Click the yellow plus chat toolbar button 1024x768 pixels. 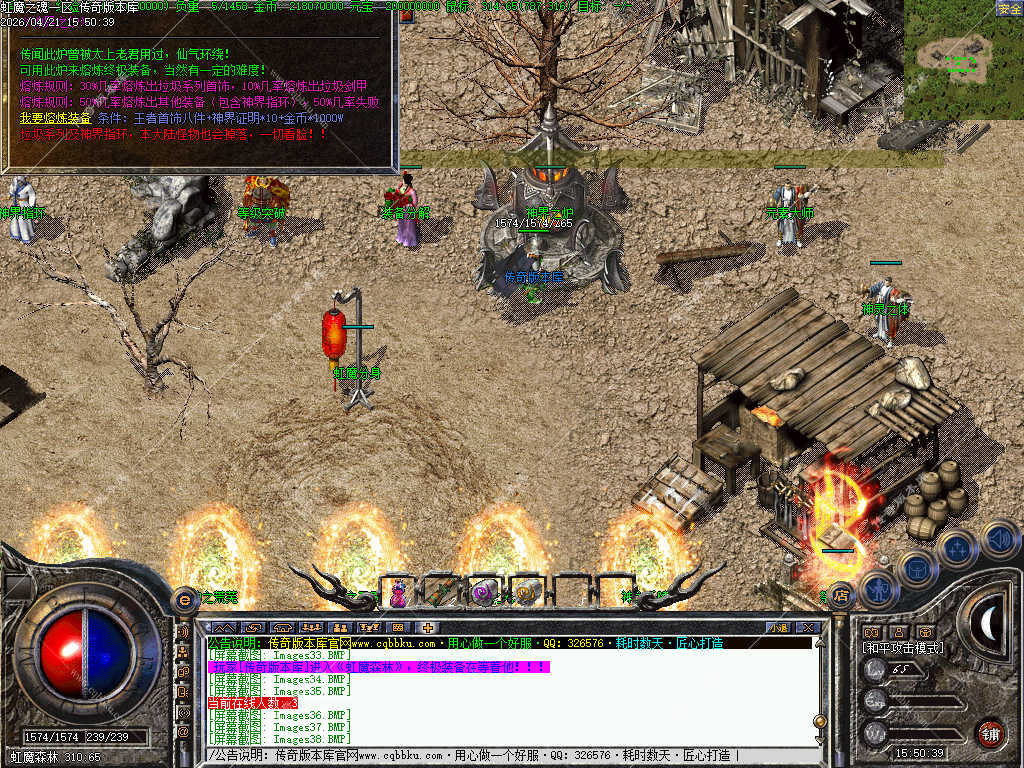(x=427, y=627)
